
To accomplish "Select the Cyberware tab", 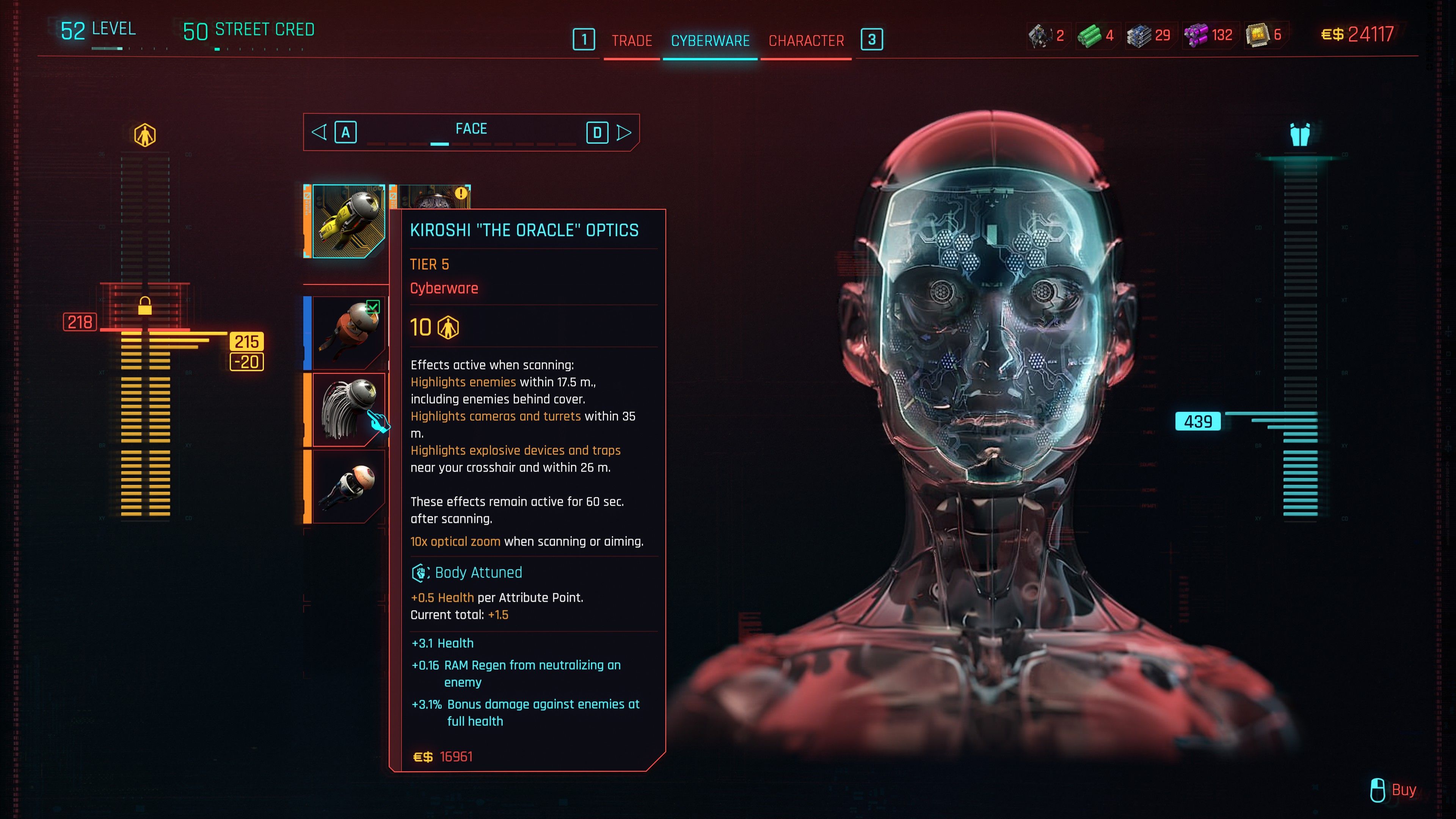I will click(x=710, y=41).
